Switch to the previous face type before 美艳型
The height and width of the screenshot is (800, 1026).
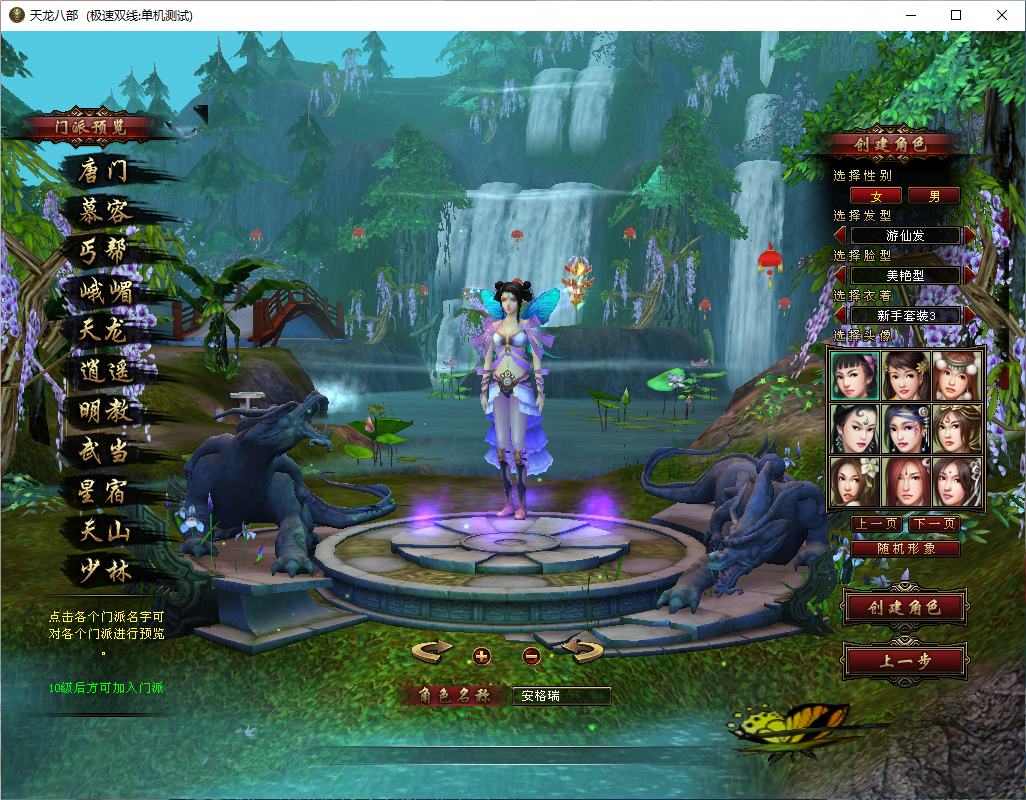(x=840, y=275)
